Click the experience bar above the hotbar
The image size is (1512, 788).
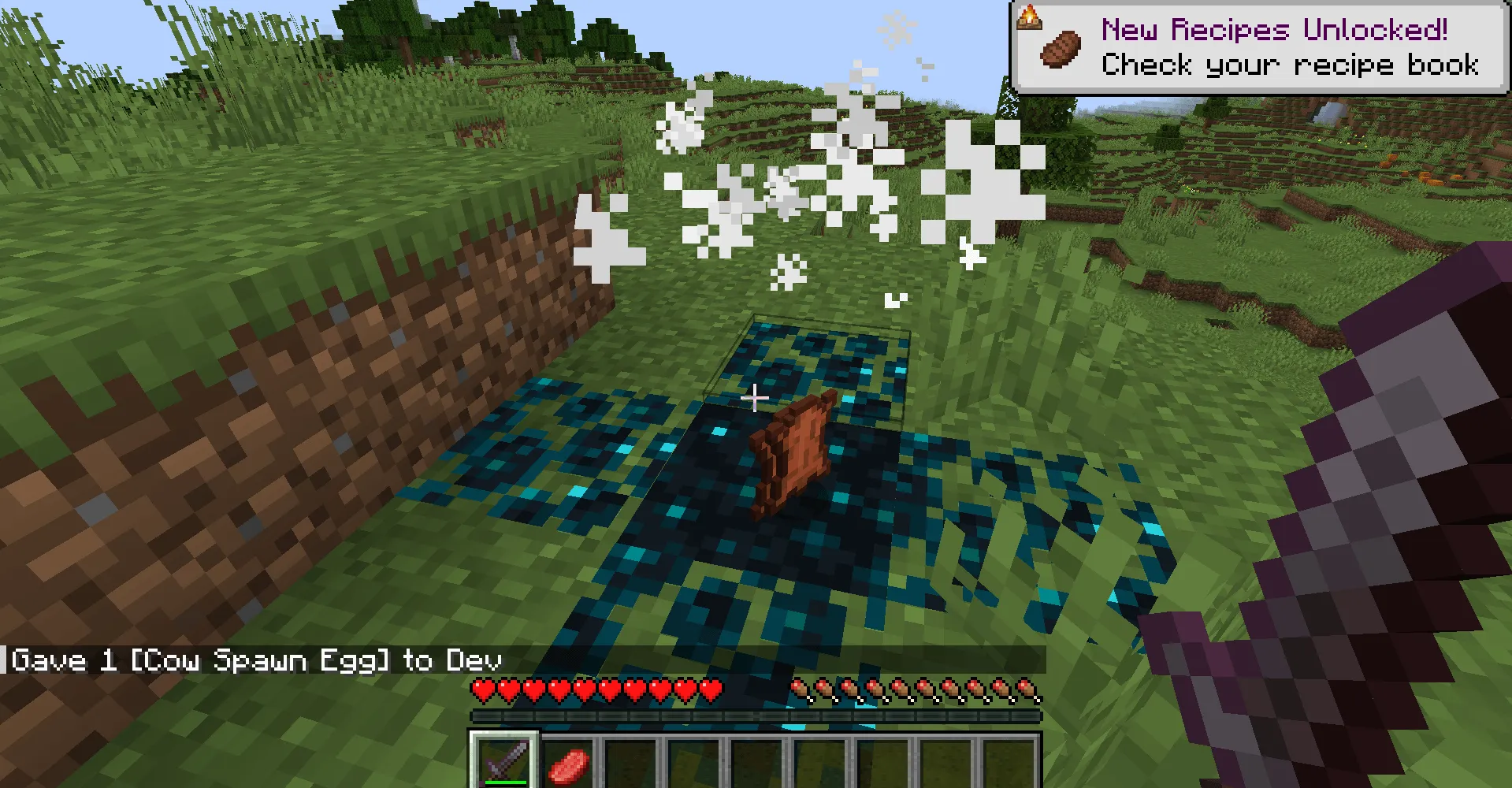tap(756, 716)
